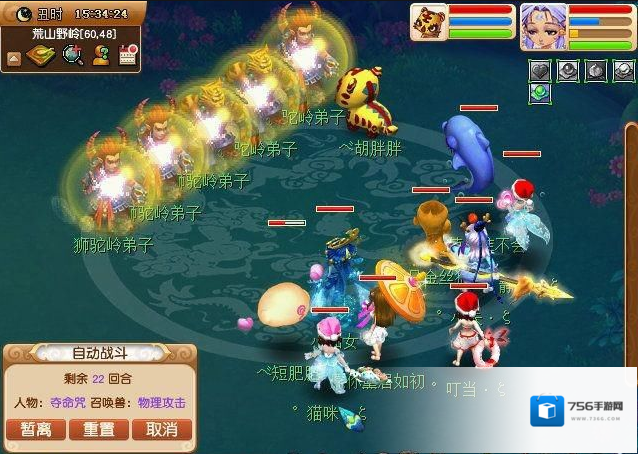Reset auto-battle with the 重置 button

98,429
